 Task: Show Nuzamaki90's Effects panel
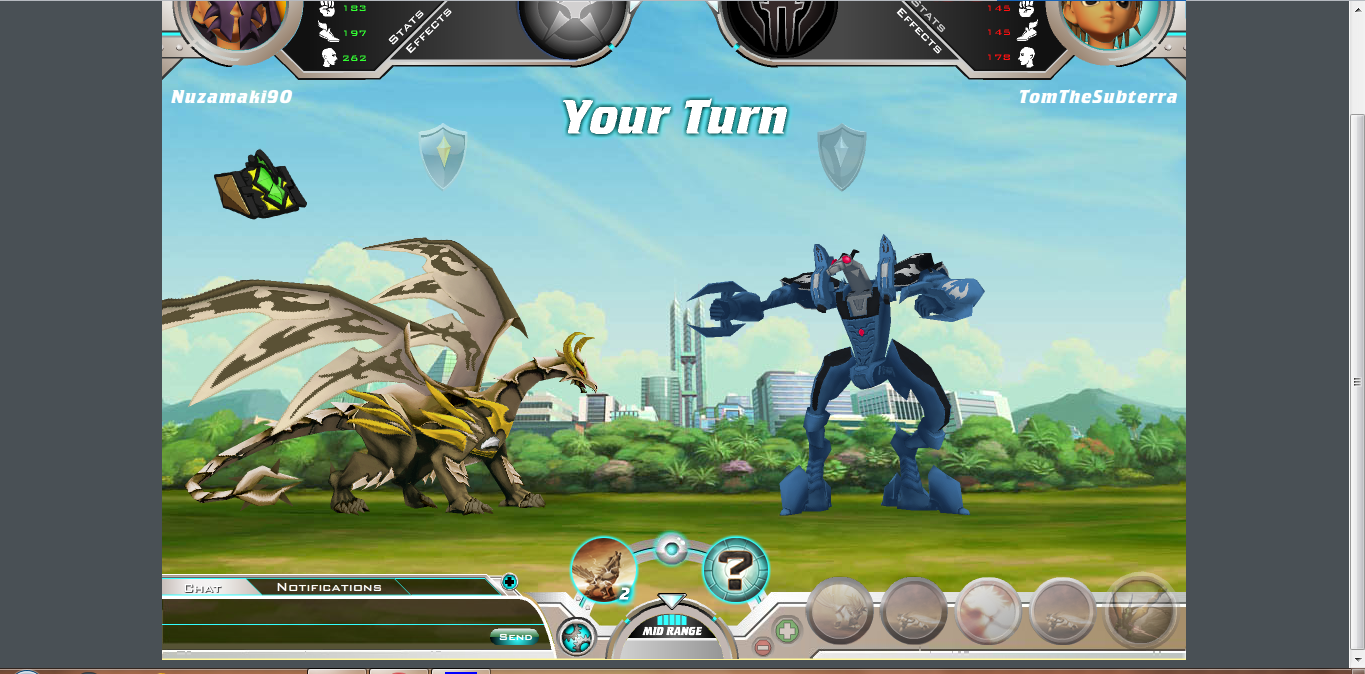pyautogui.click(x=428, y=32)
